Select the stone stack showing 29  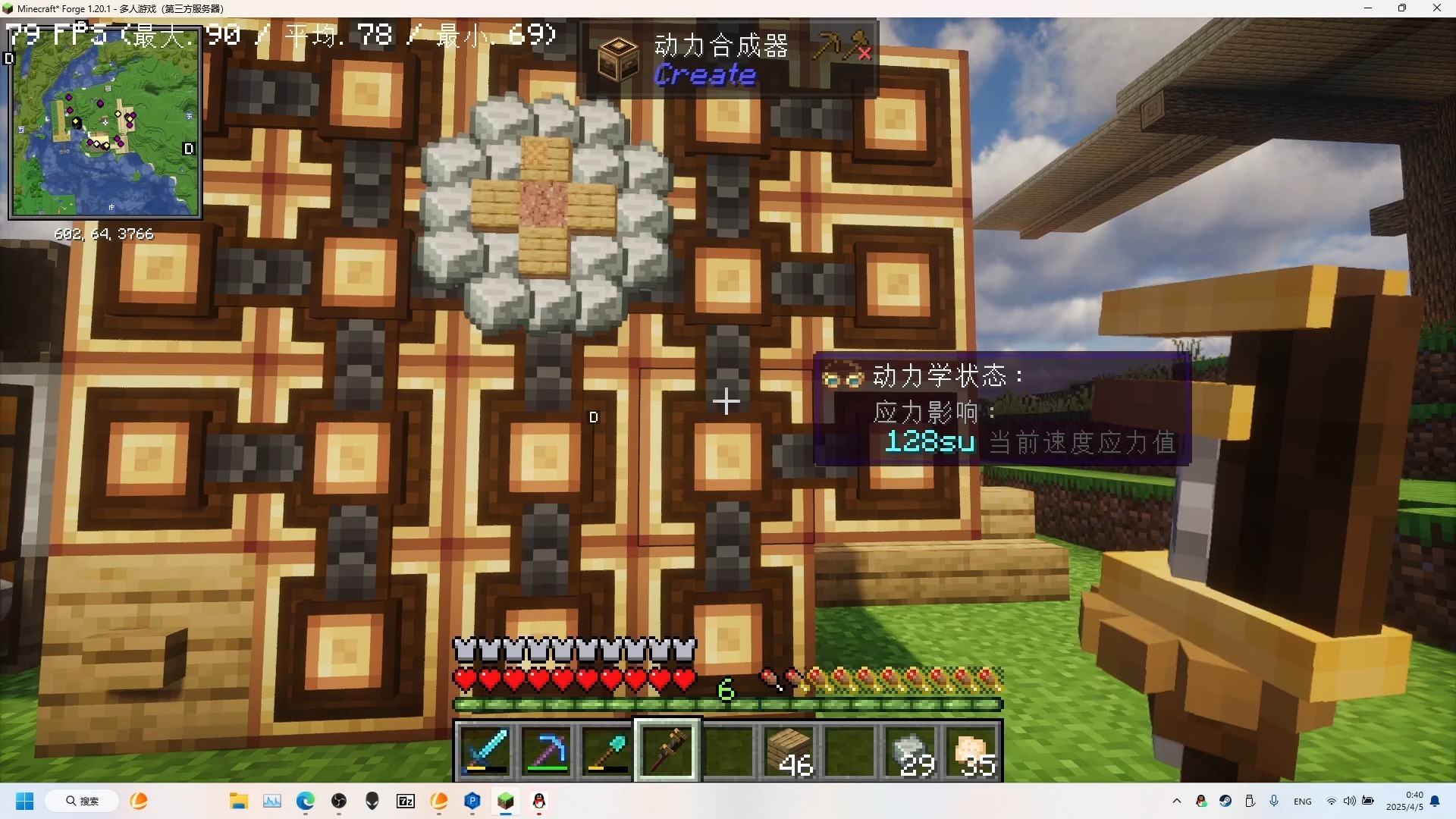[910, 751]
